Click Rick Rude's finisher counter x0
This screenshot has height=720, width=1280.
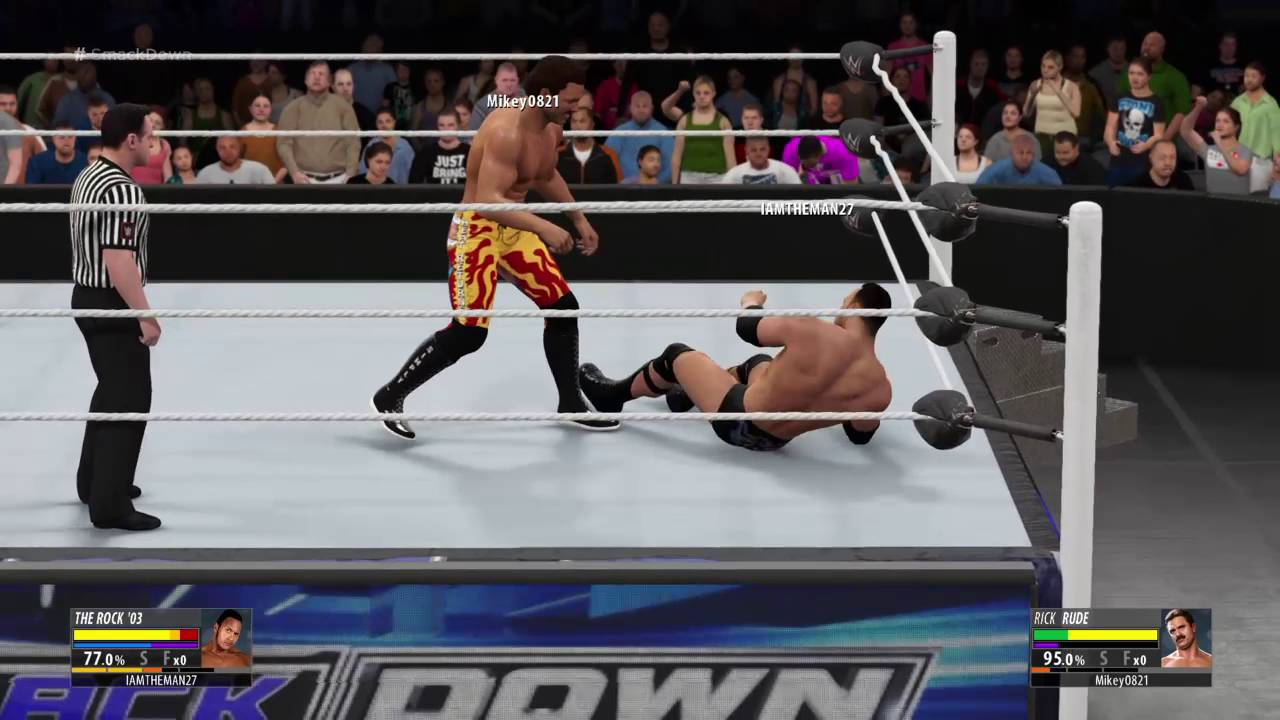(x=1141, y=659)
